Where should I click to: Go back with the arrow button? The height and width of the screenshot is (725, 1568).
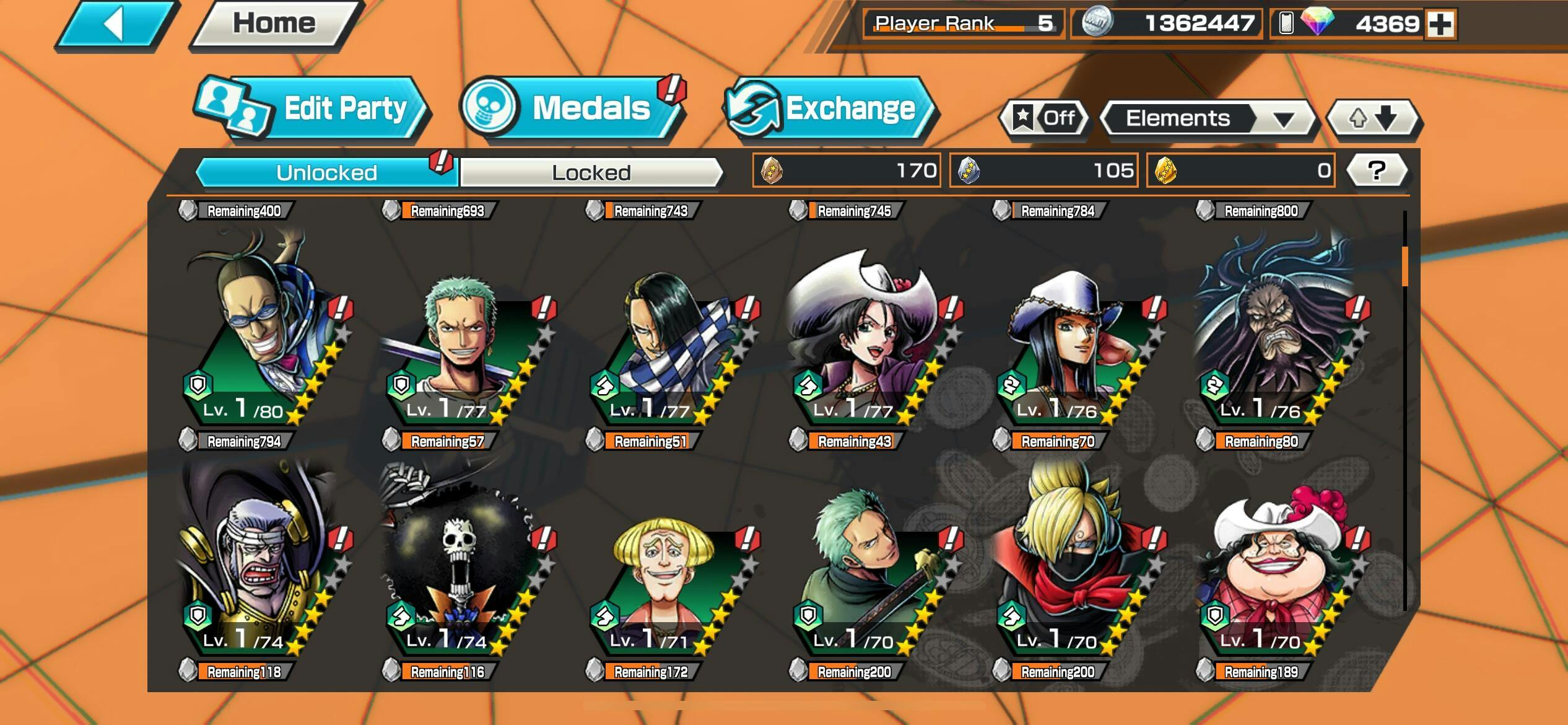(116, 25)
